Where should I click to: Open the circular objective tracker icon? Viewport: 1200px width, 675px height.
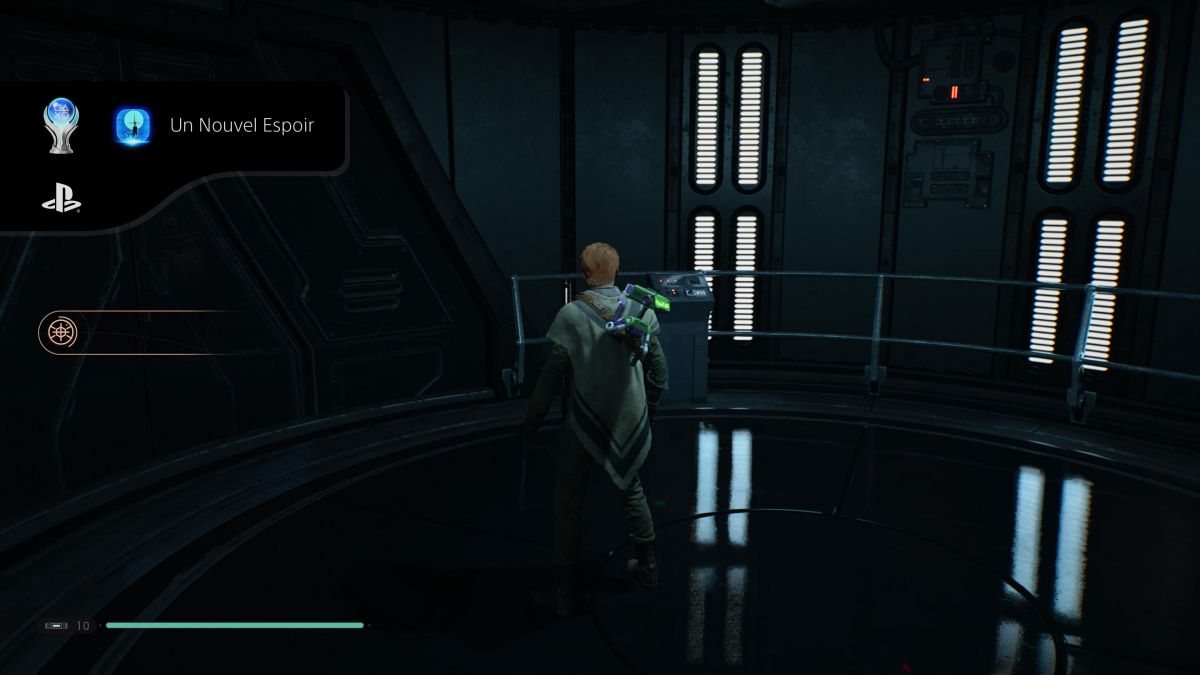click(58, 332)
